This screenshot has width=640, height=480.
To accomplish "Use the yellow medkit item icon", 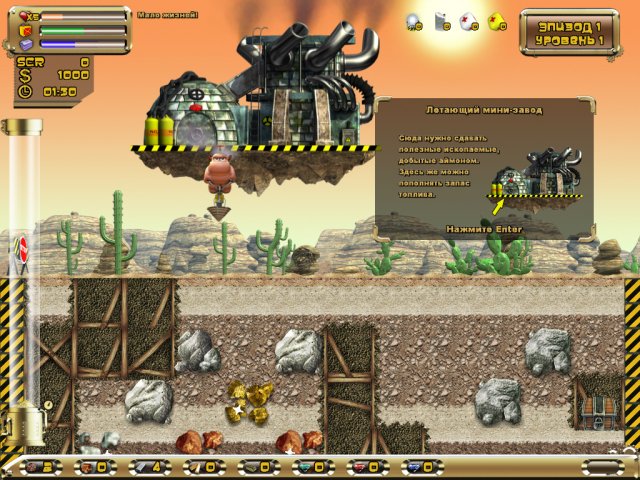I will tap(496, 20).
